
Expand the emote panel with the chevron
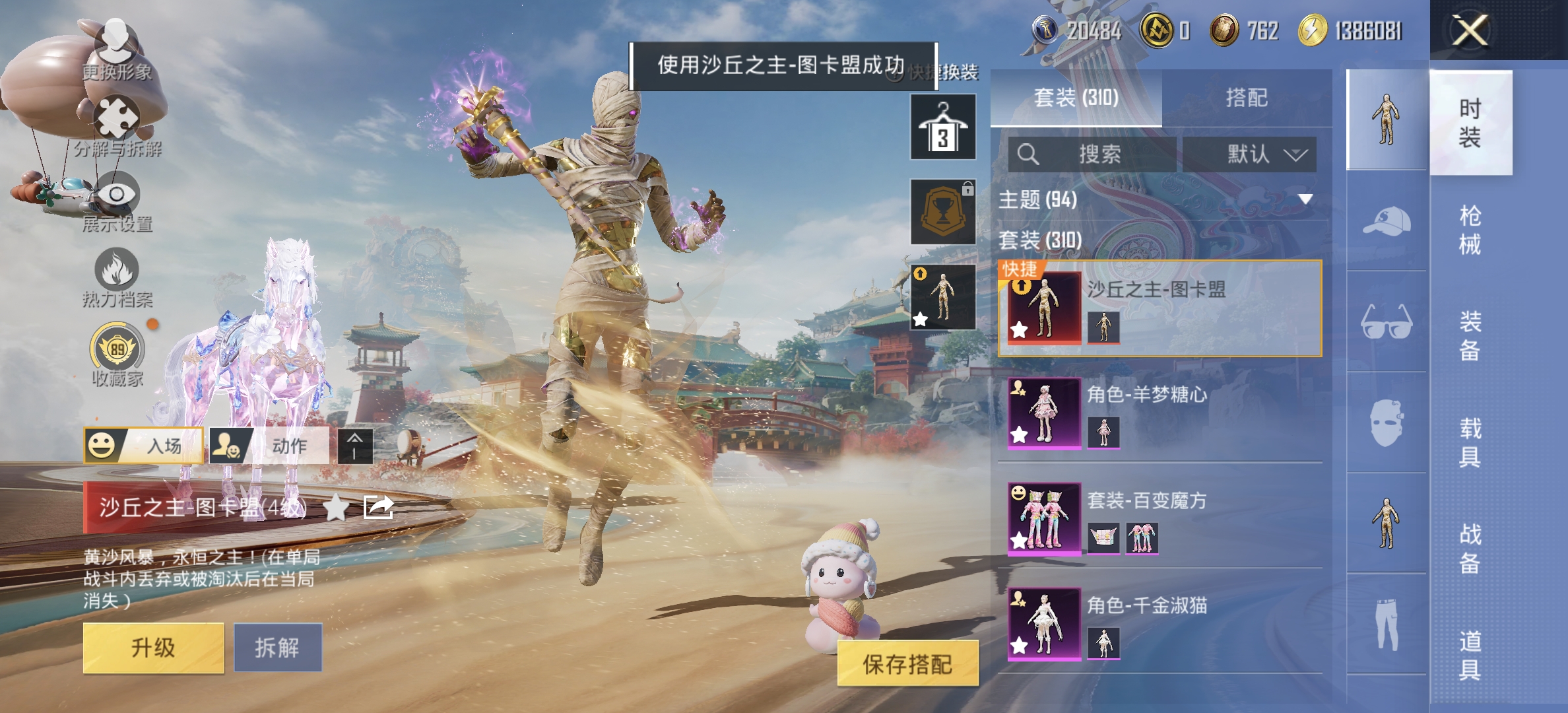coord(354,446)
